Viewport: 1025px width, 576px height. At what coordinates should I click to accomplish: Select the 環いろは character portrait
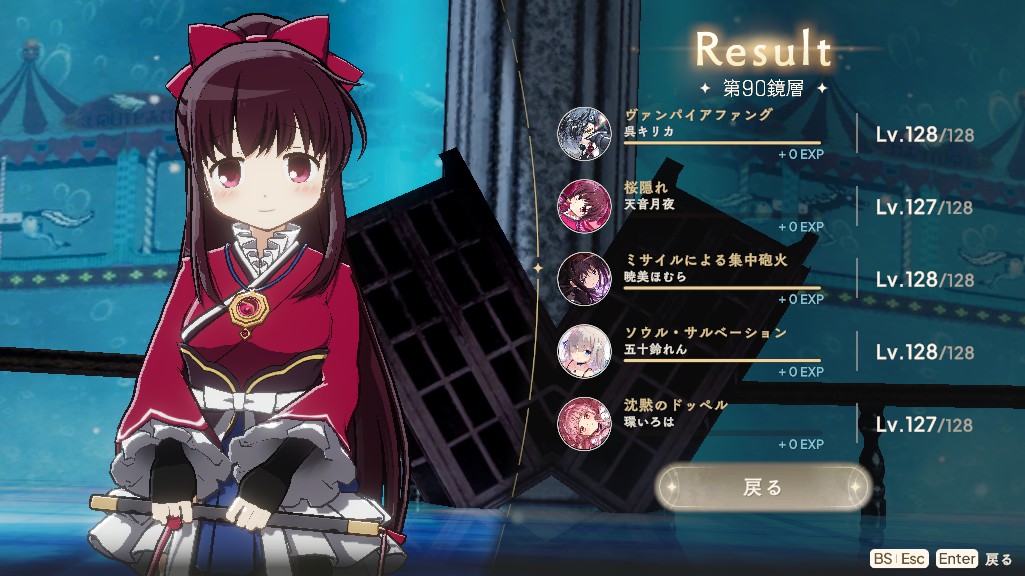click(x=582, y=422)
